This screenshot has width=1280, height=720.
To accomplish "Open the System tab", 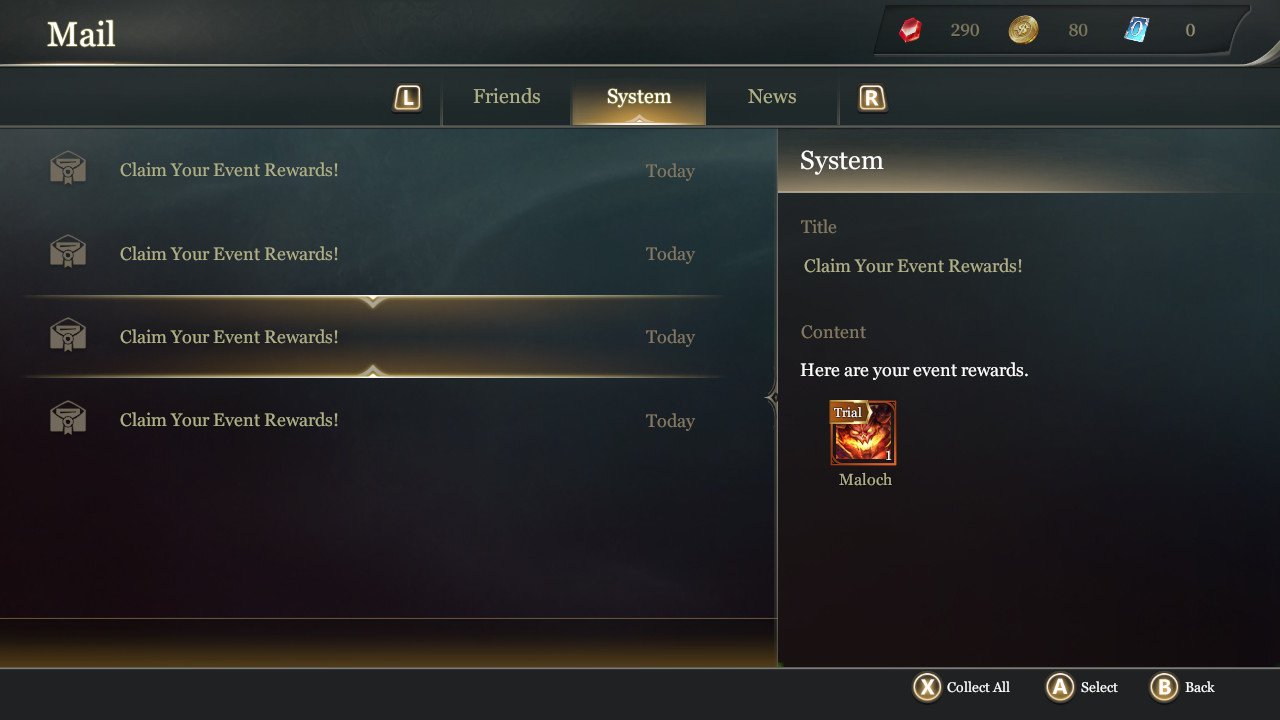I will click(638, 96).
